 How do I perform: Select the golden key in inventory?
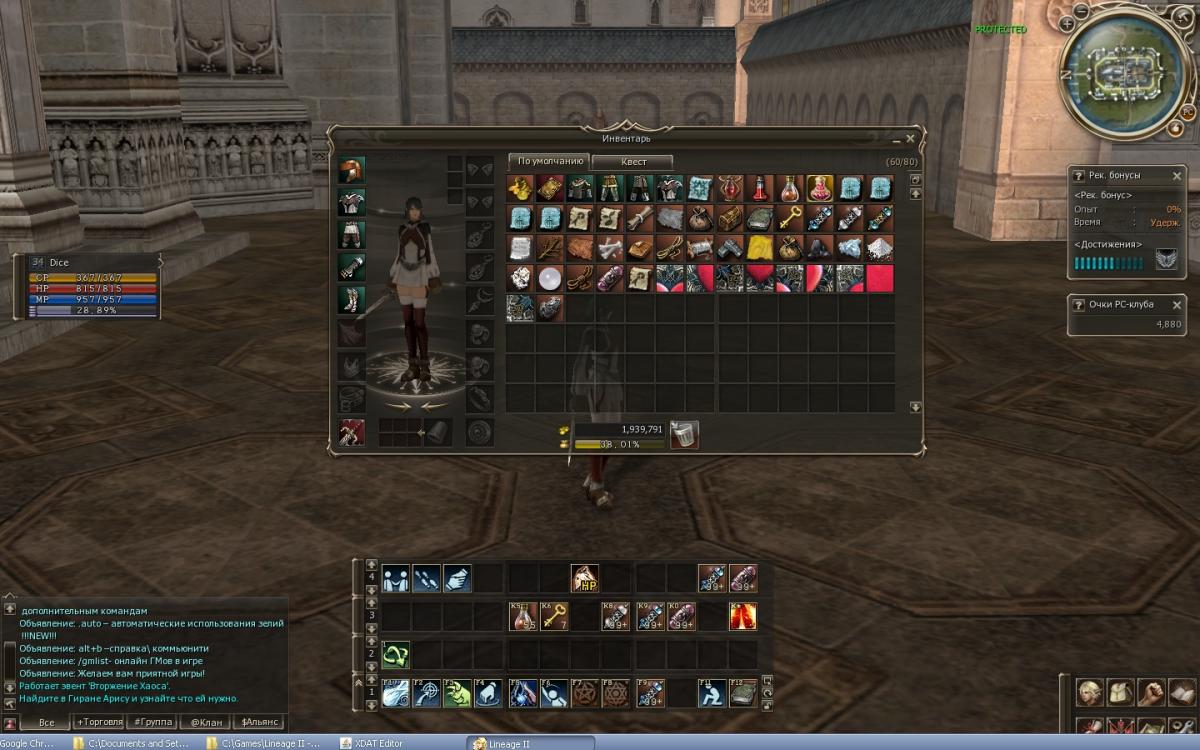point(790,218)
